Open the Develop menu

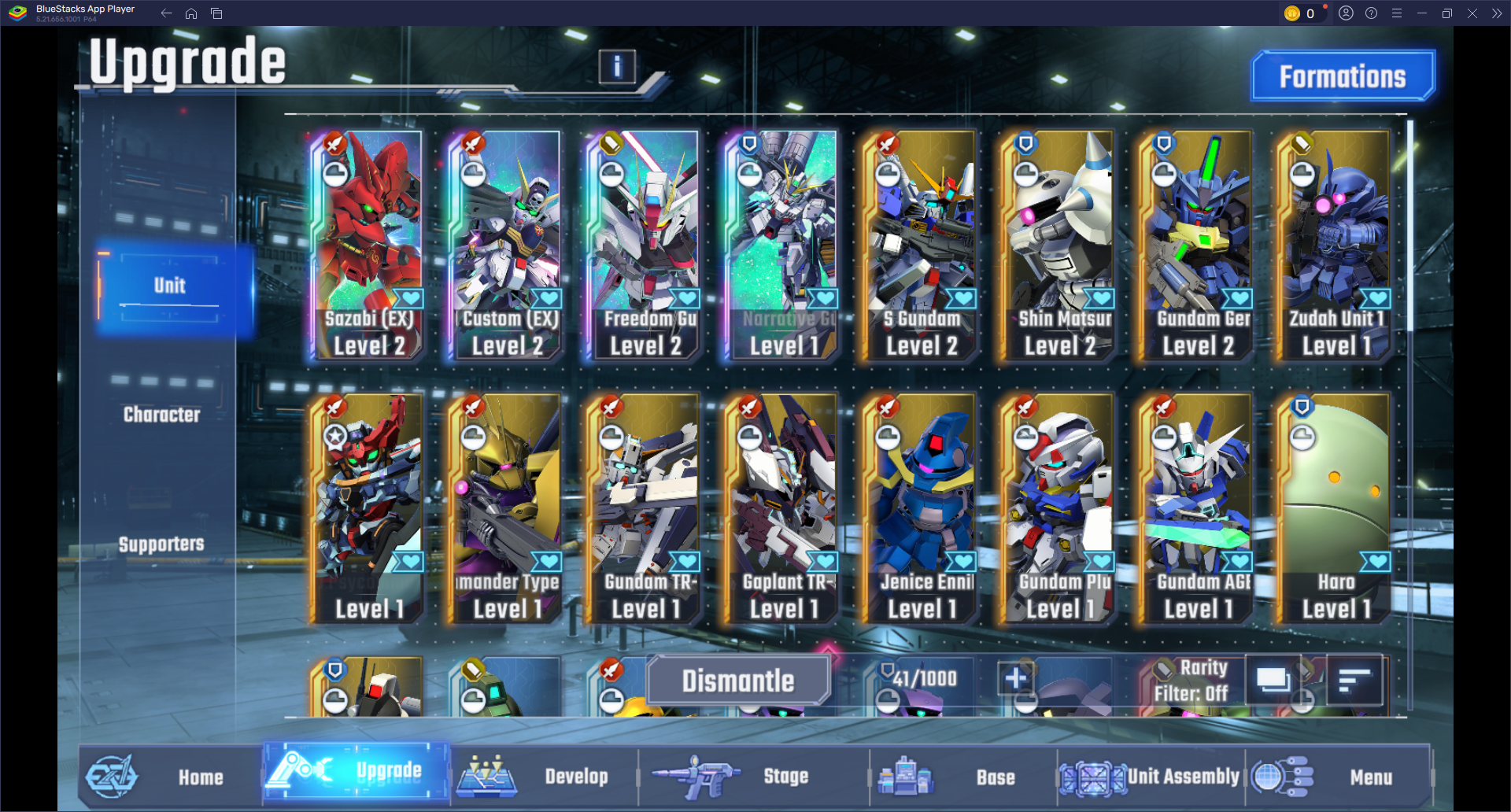point(575,777)
